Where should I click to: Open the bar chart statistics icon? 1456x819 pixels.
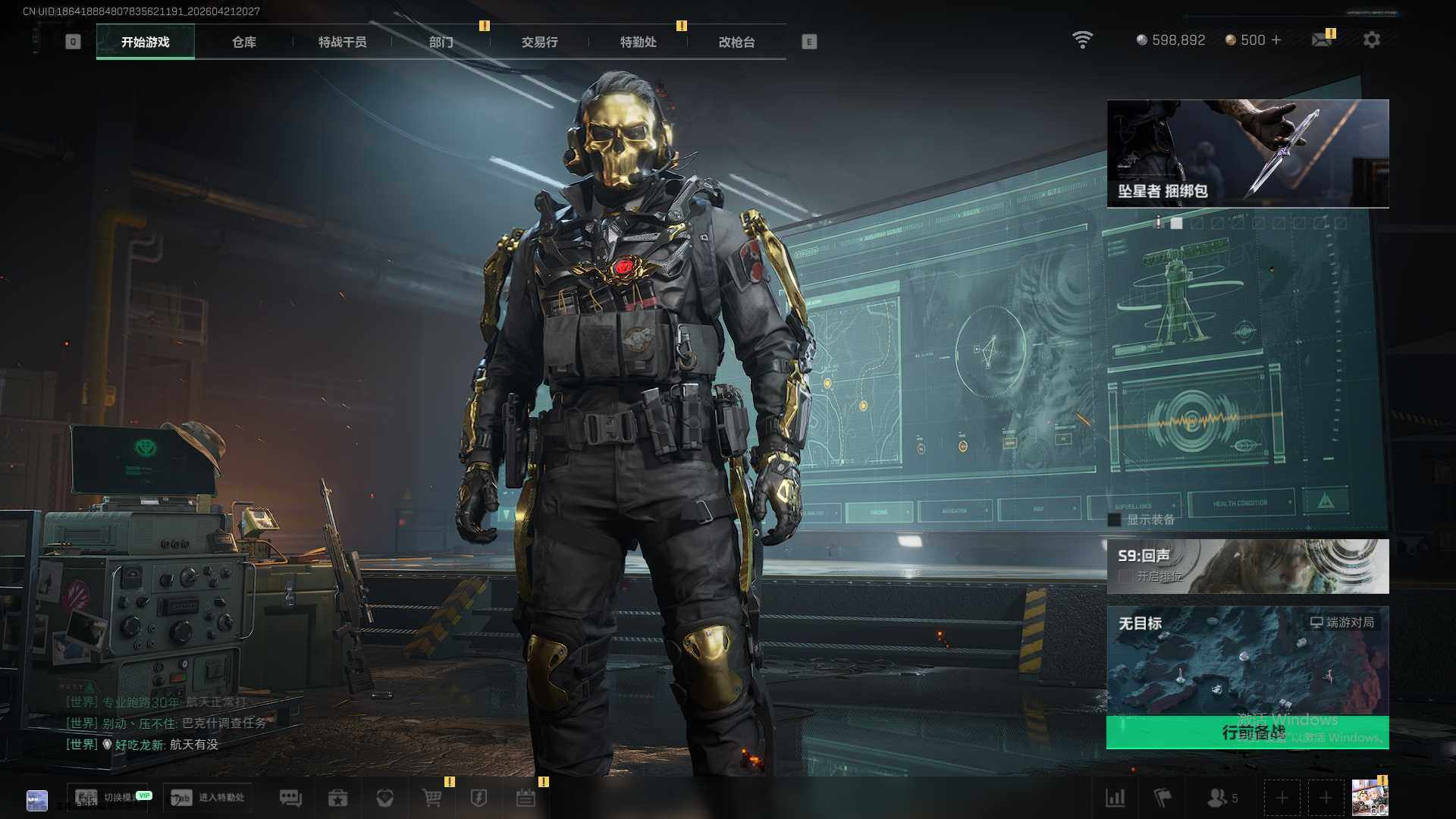pos(1116,798)
